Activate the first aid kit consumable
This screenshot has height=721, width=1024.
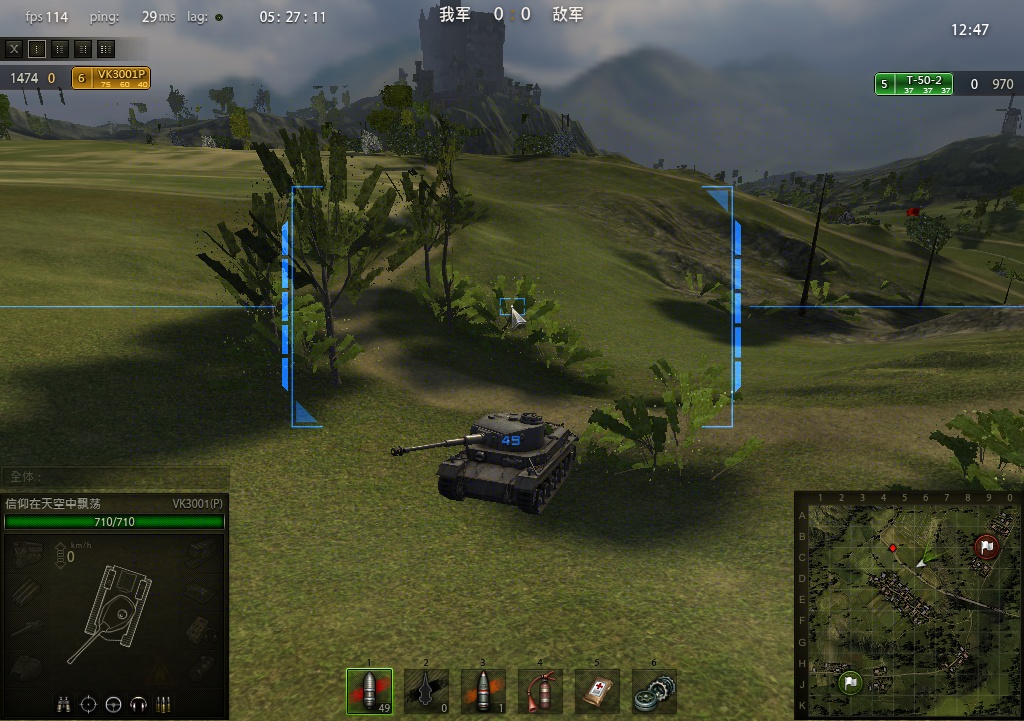tap(597, 692)
